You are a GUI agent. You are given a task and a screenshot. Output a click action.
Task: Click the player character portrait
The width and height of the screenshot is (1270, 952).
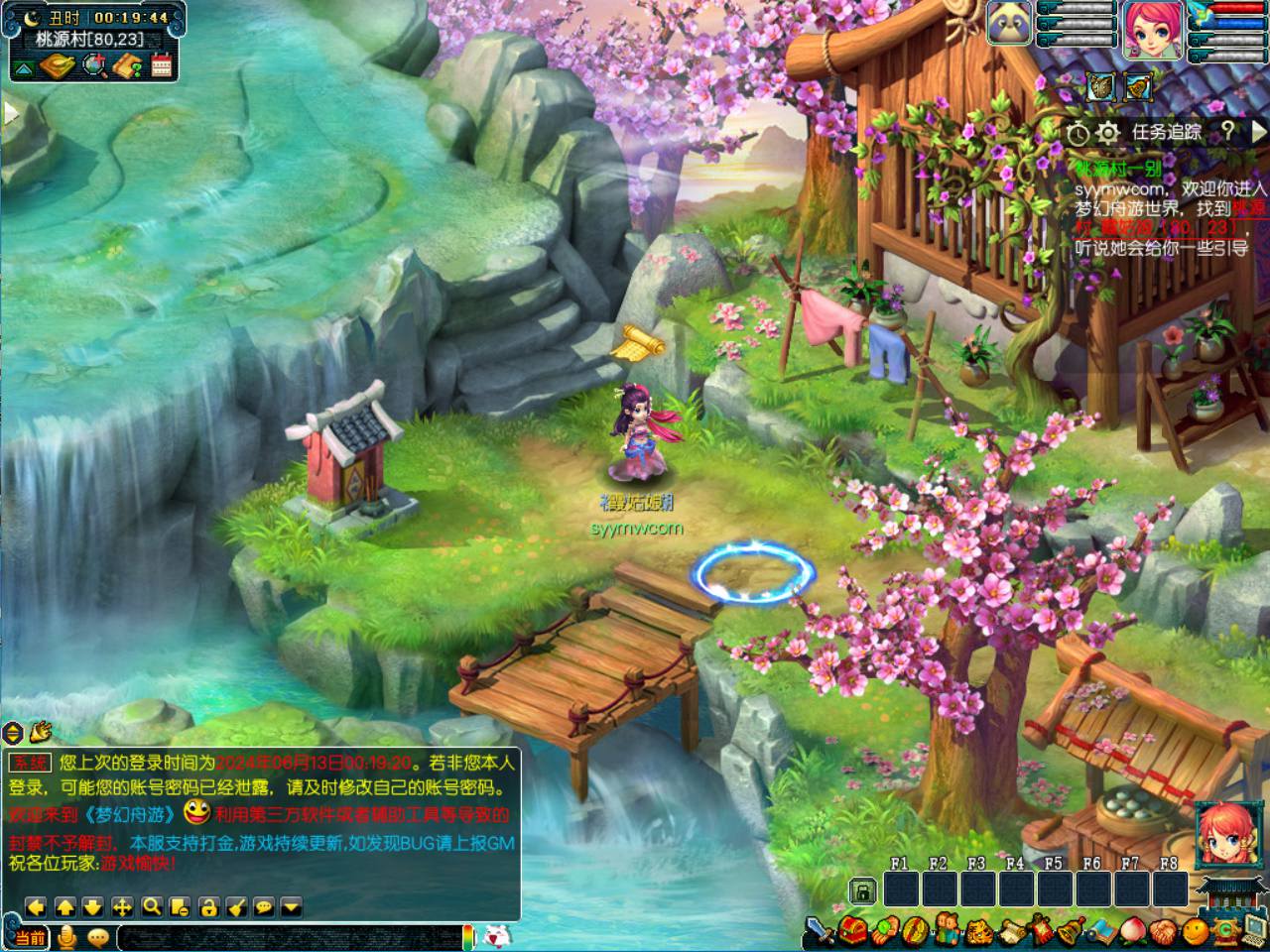[x=1153, y=28]
